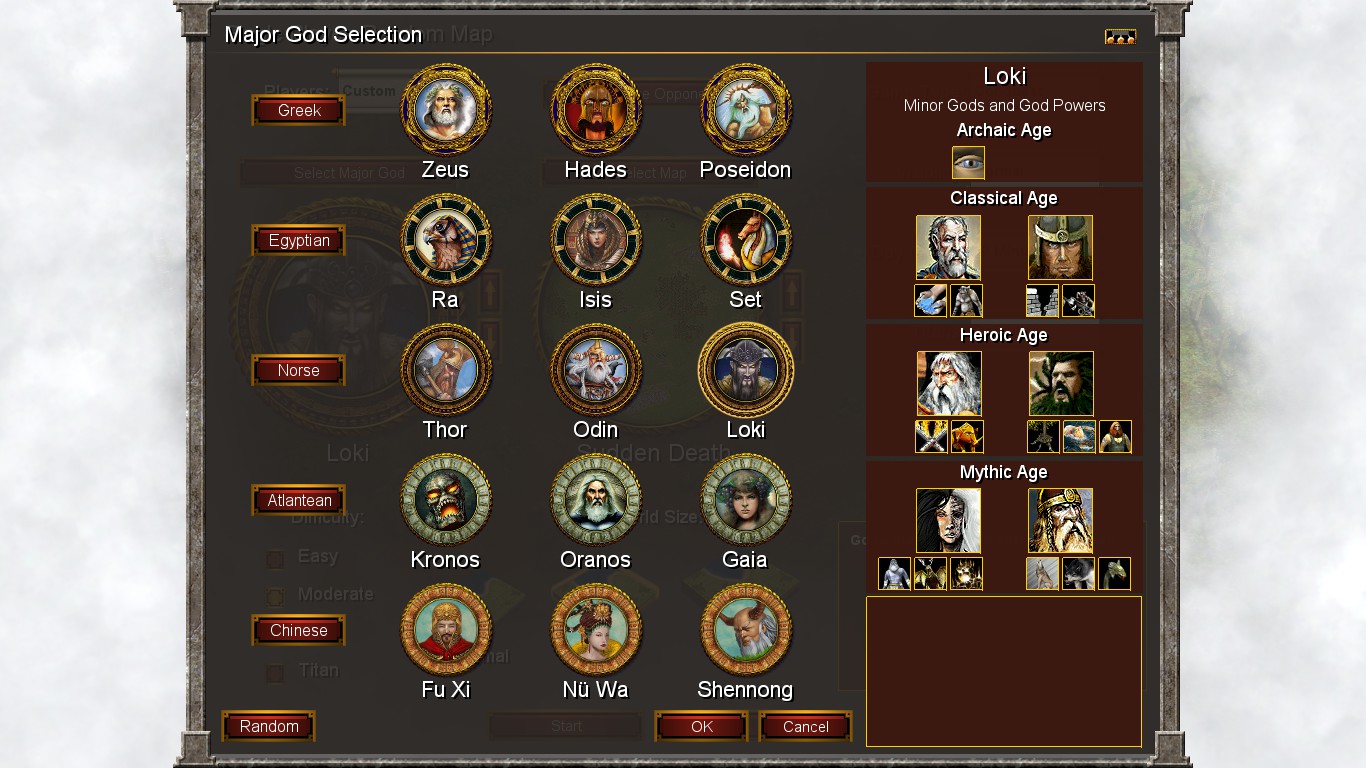Viewport: 1366px width, 768px height.
Task: Pick Poseidon as major god
Action: pyautogui.click(x=745, y=110)
